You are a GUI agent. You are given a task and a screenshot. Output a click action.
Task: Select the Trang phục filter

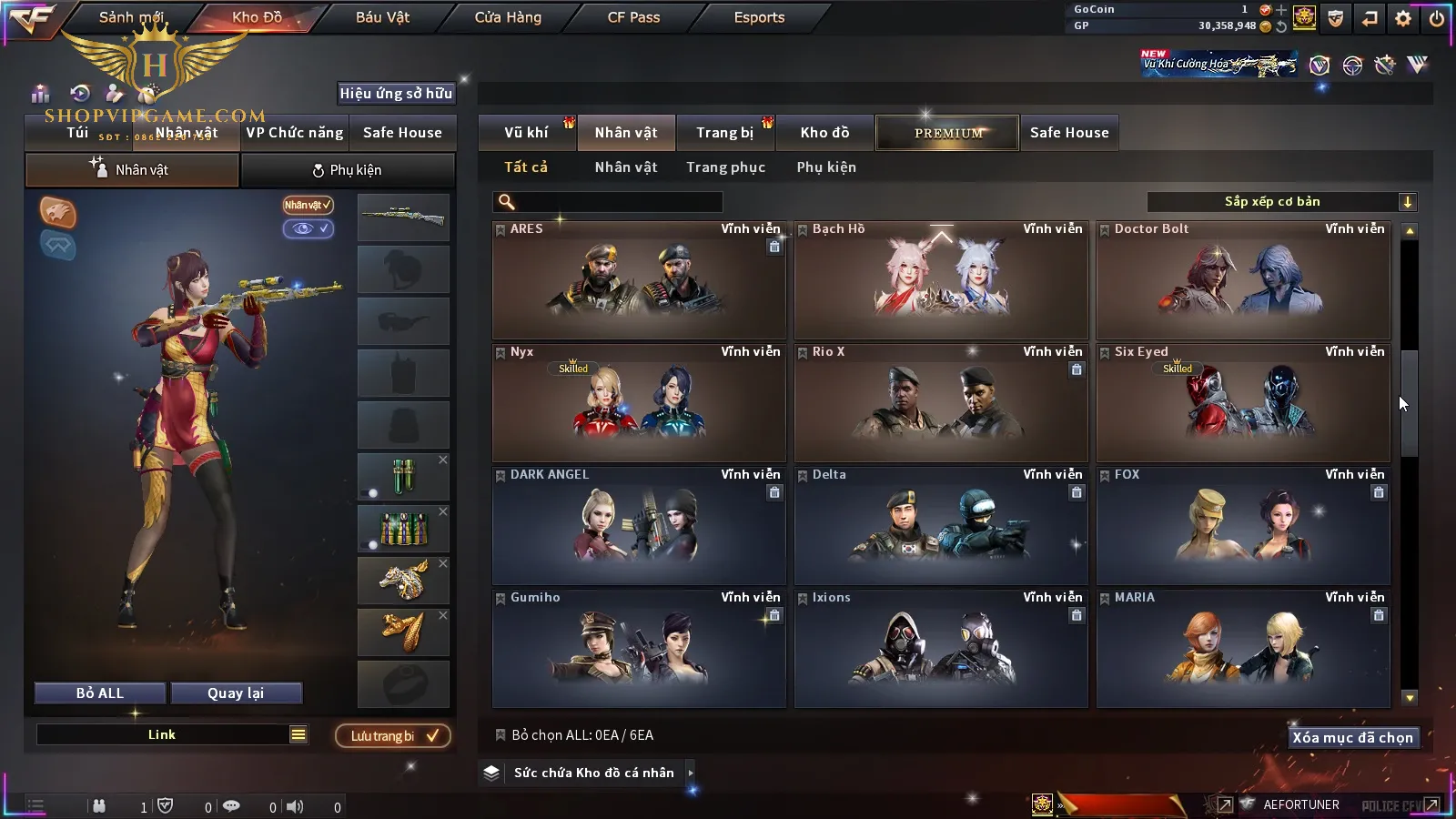coord(725,167)
